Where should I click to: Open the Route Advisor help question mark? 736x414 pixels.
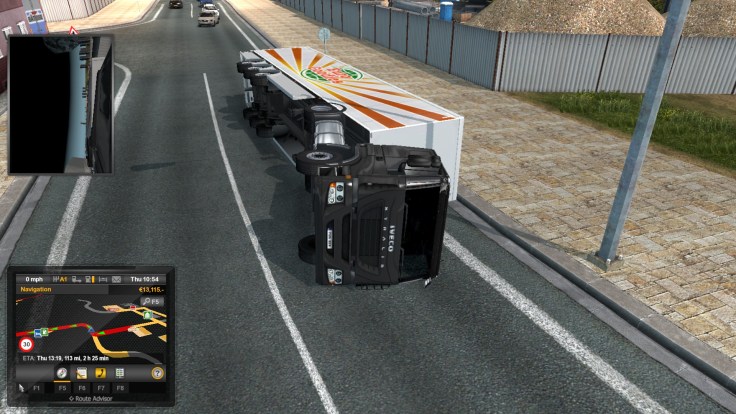[157, 373]
